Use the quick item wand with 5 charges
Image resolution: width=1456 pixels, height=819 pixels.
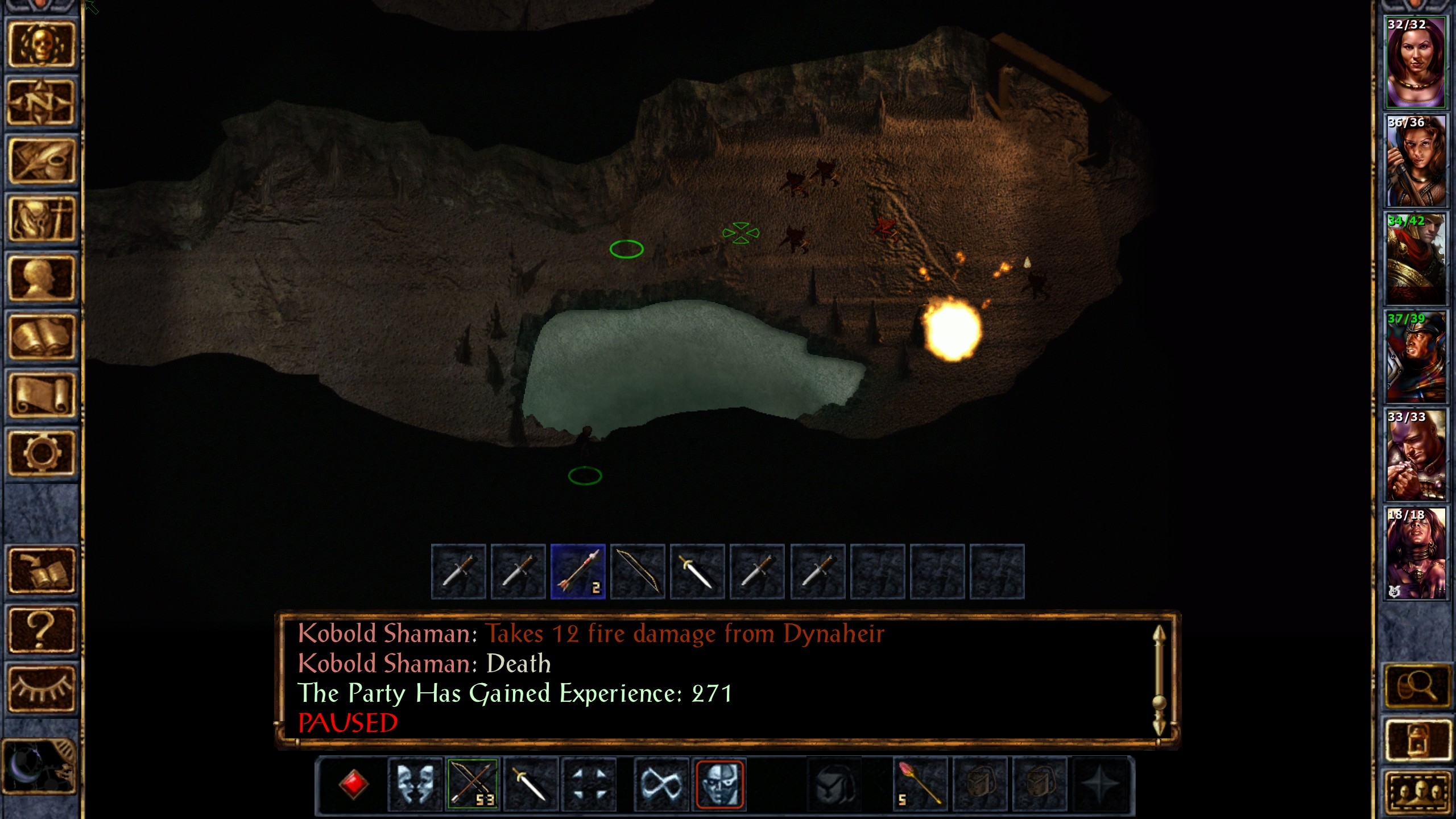(x=919, y=784)
